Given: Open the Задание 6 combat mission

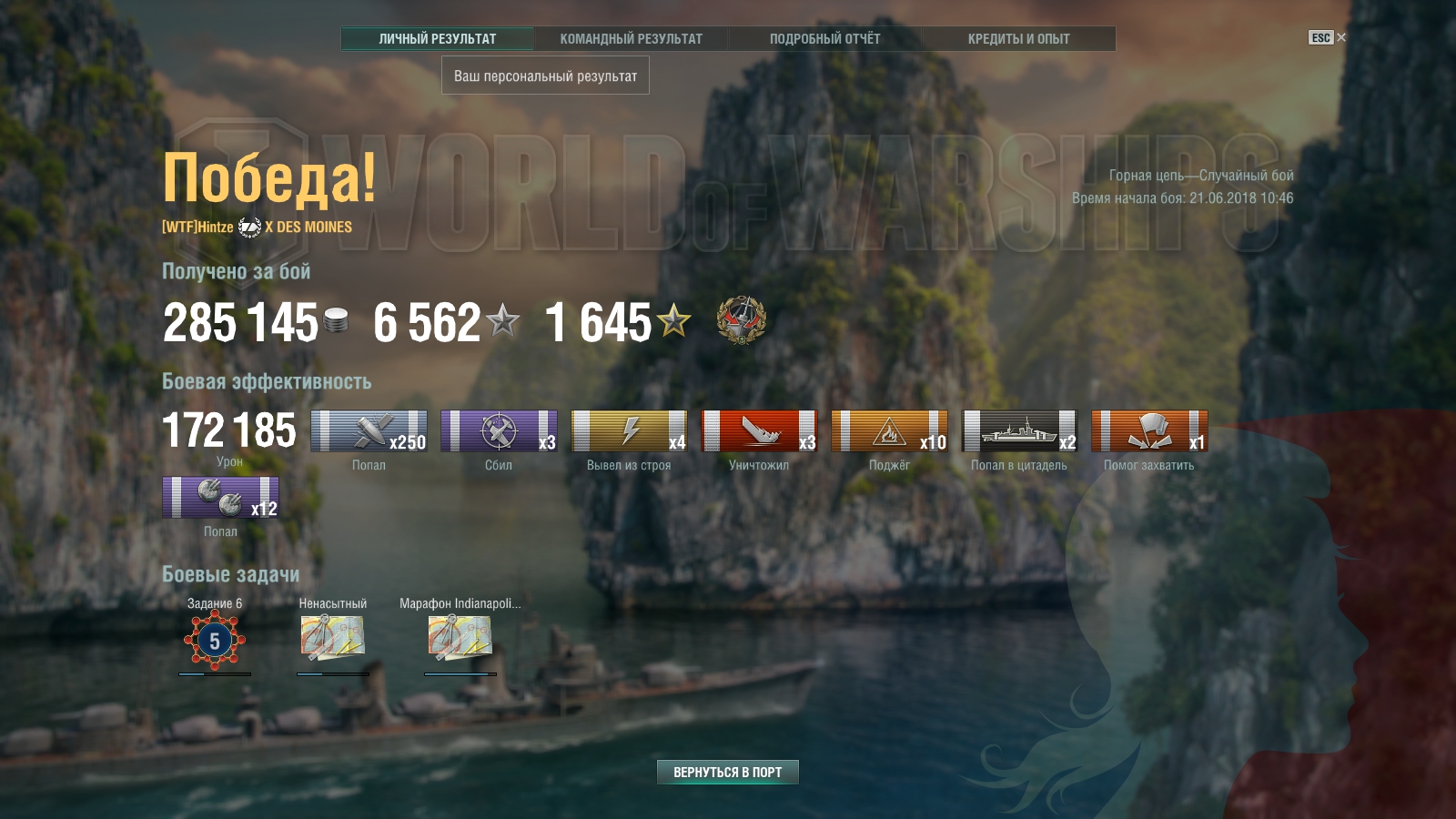Looking at the screenshot, I should tap(215, 641).
